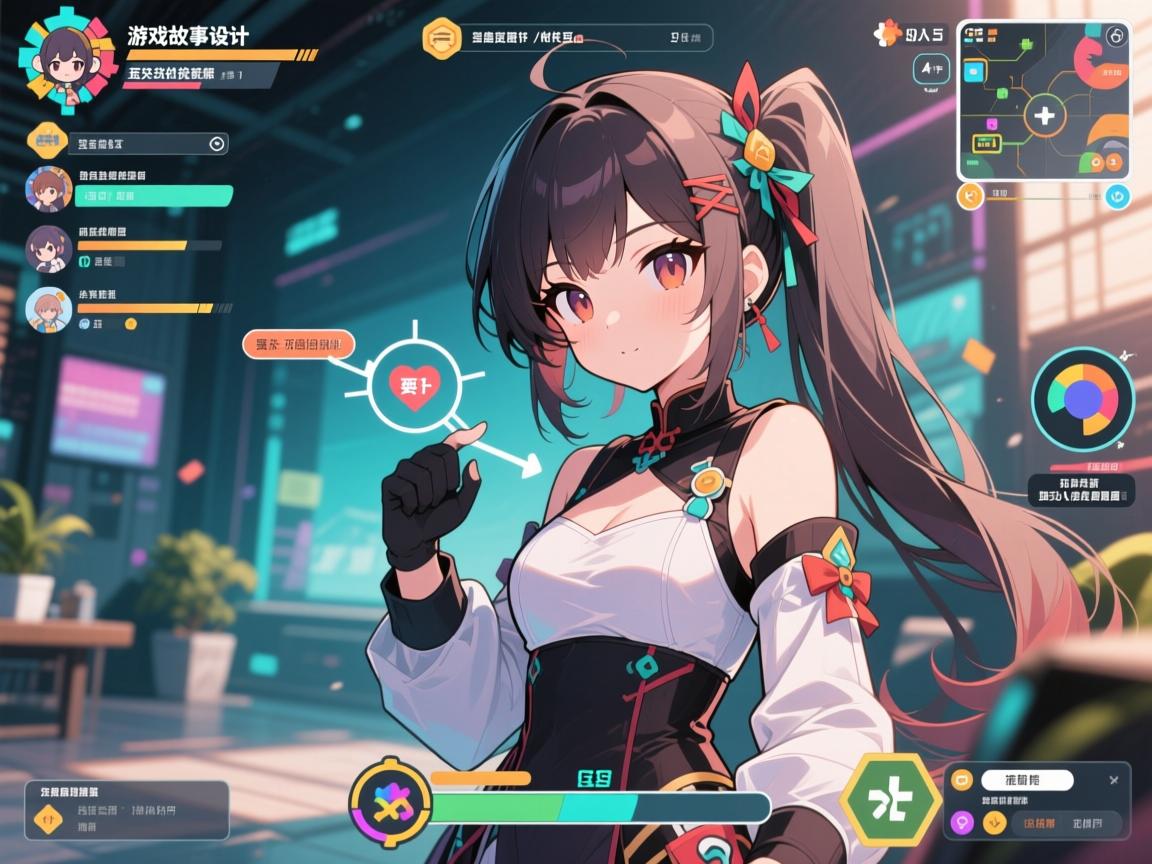Select the orange-haired party member portrait
The image size is (1152, 864).
(48, 310)
